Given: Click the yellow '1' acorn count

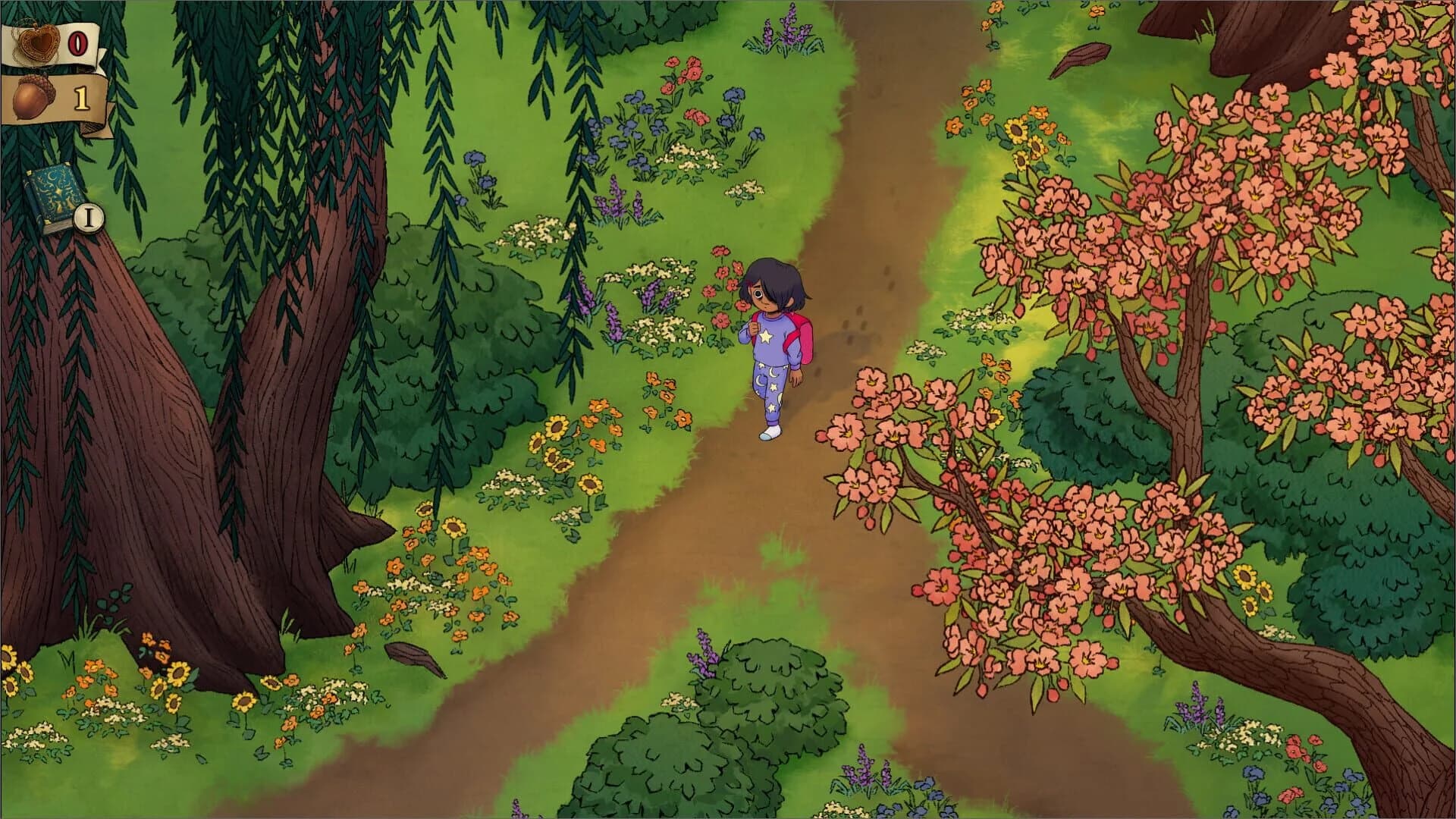Looking at the screenshot, I should click(x=80, y=97).
